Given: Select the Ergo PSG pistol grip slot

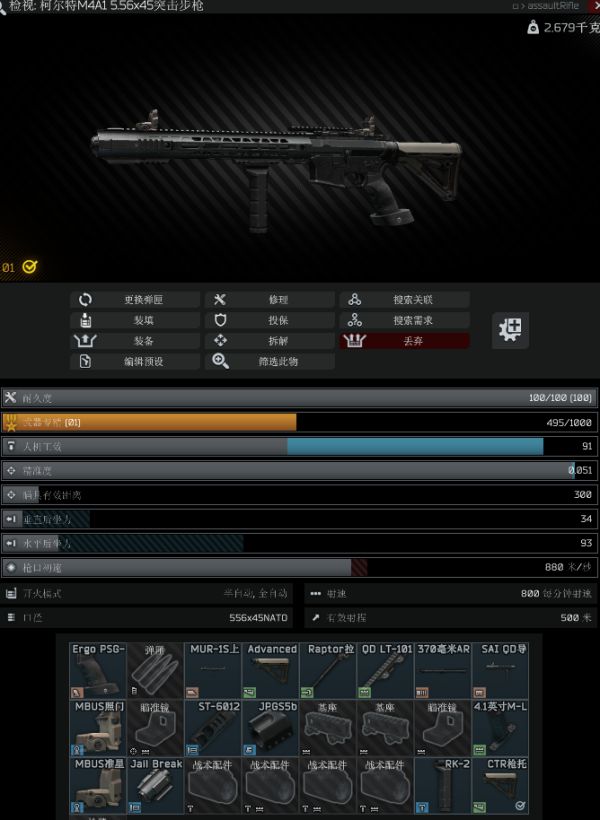Looking at the screenshot, I should tap(98, 670).
